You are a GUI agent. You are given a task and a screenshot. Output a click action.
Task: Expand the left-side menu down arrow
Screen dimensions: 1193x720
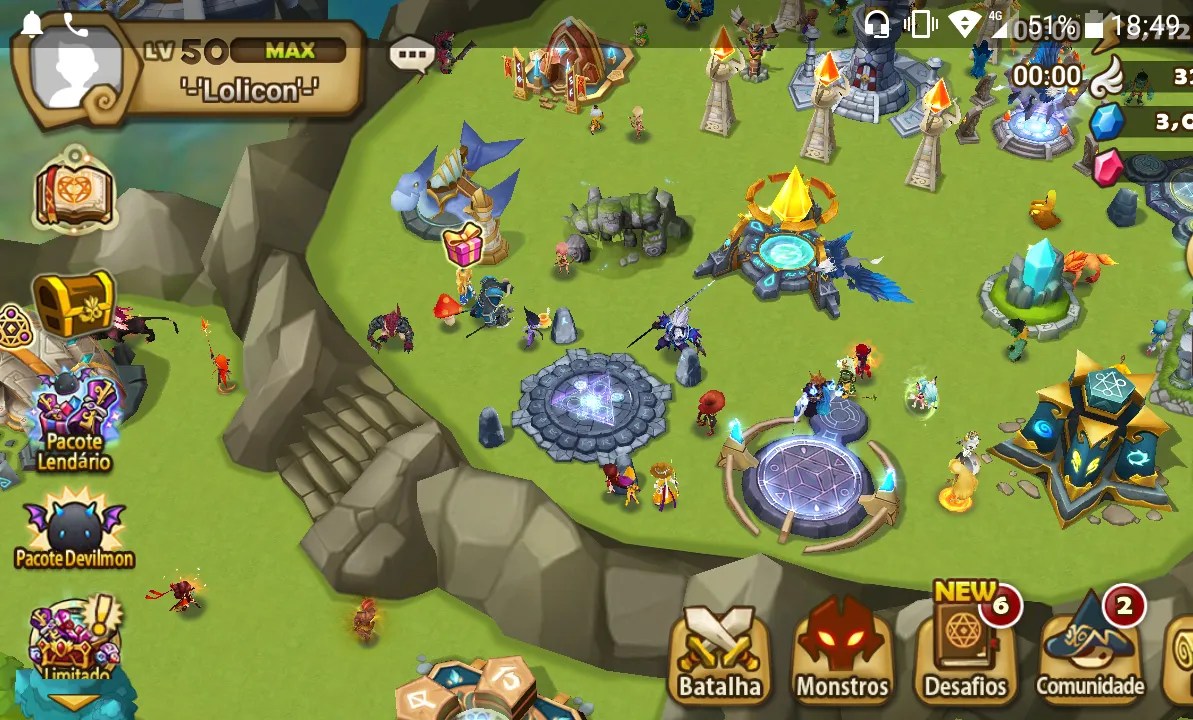[x=74, y=703]
